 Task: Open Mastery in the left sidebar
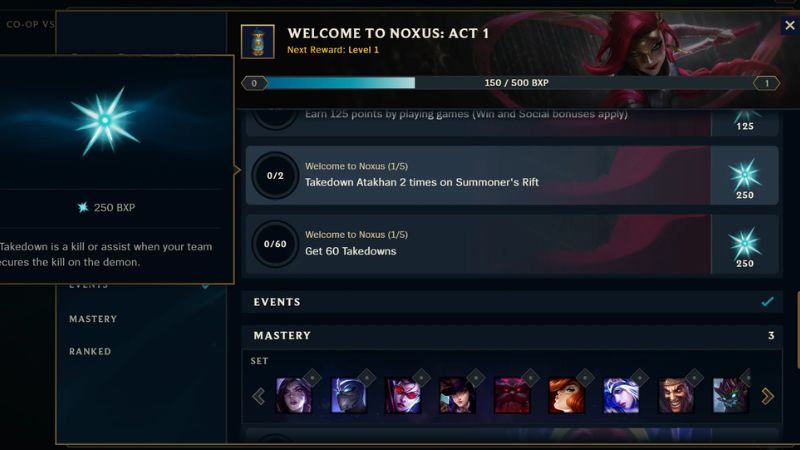93,319
